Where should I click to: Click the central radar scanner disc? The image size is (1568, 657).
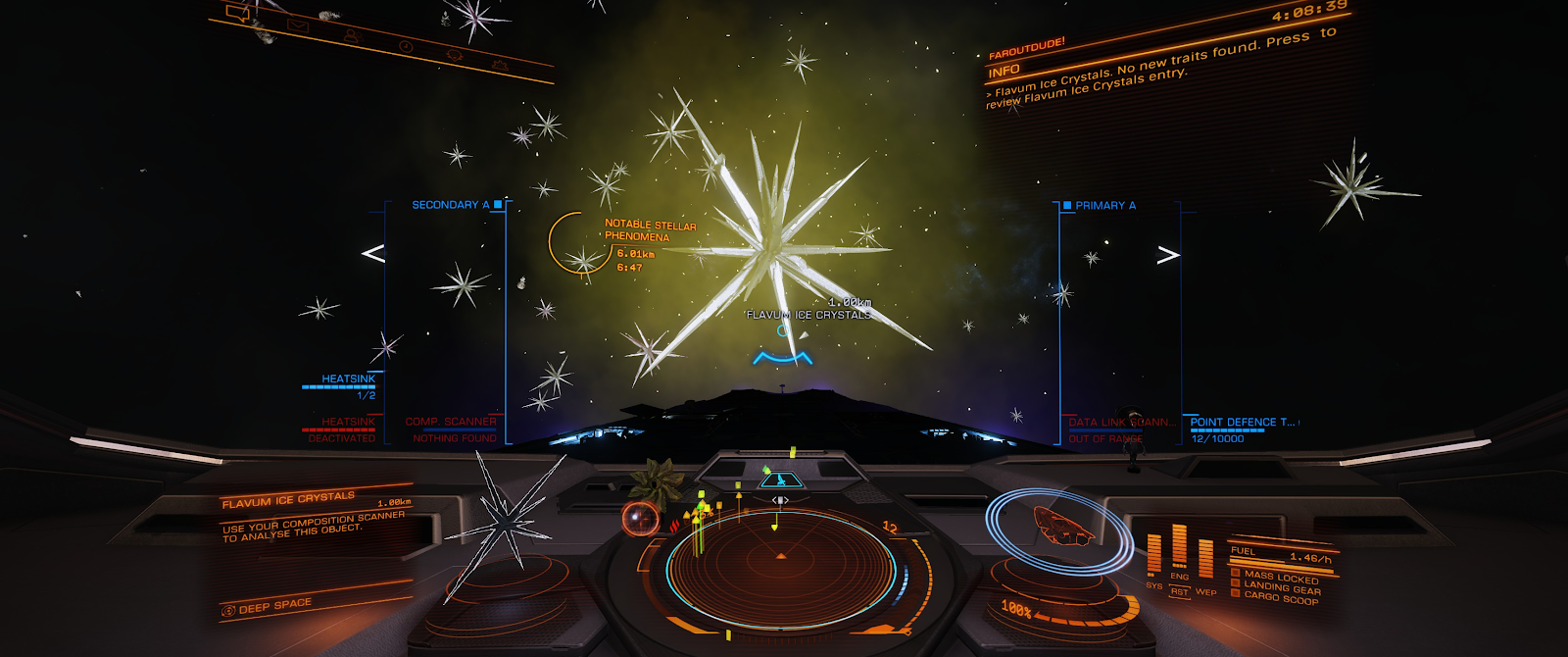pos(781,570)
